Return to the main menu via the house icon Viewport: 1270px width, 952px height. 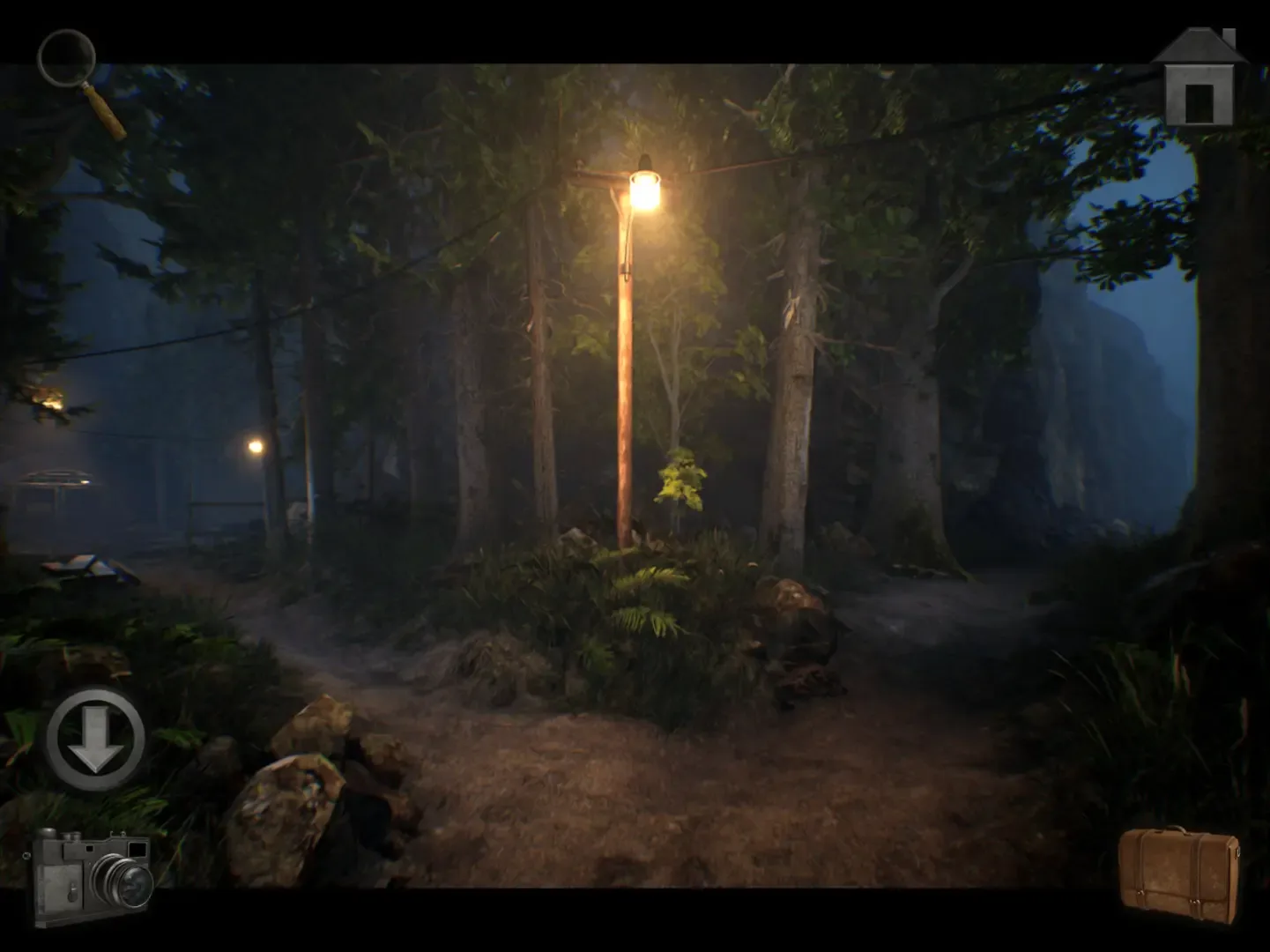point(1199,75)
